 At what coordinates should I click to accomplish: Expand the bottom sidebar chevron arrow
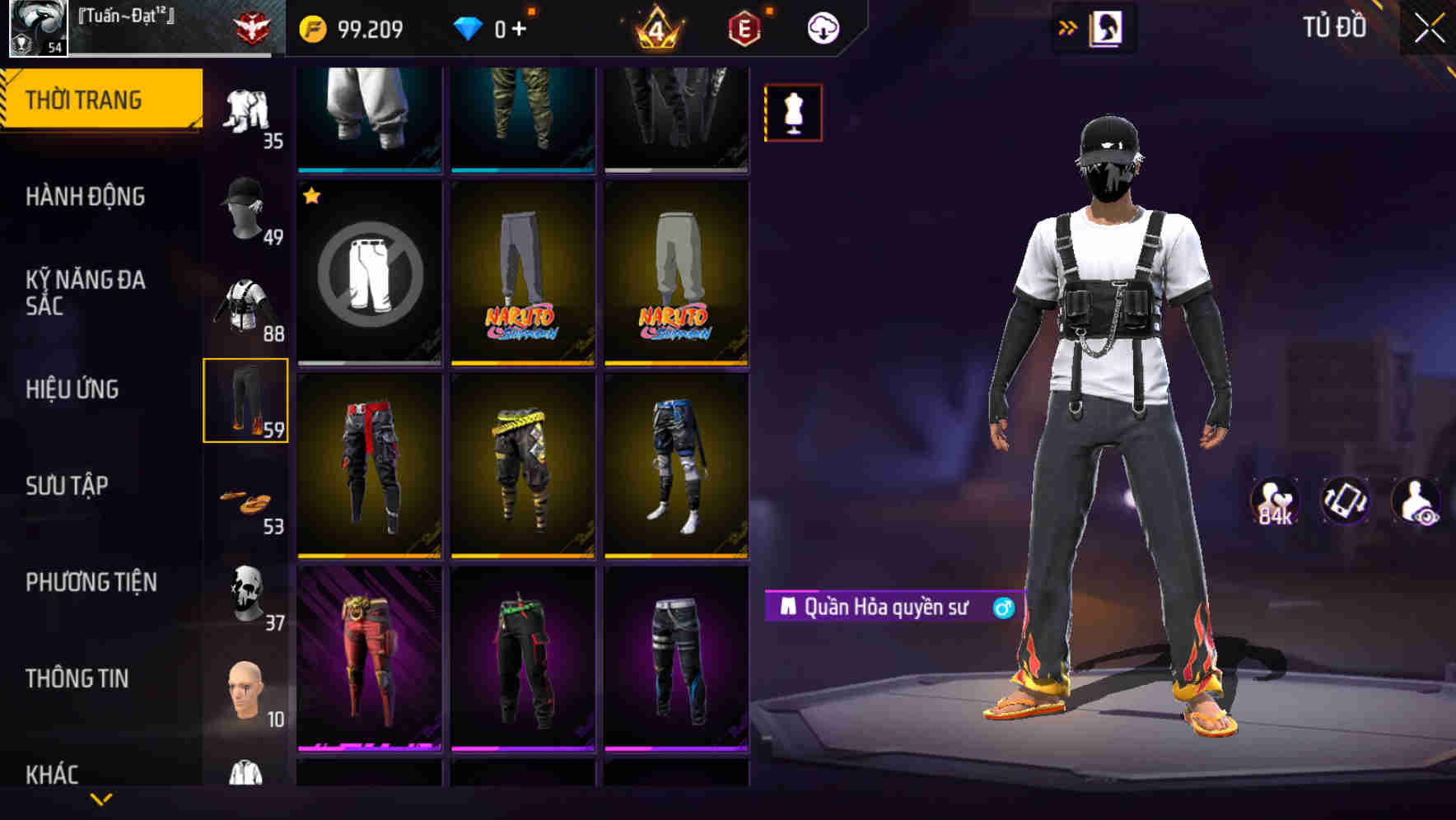(x=100, y=800)
